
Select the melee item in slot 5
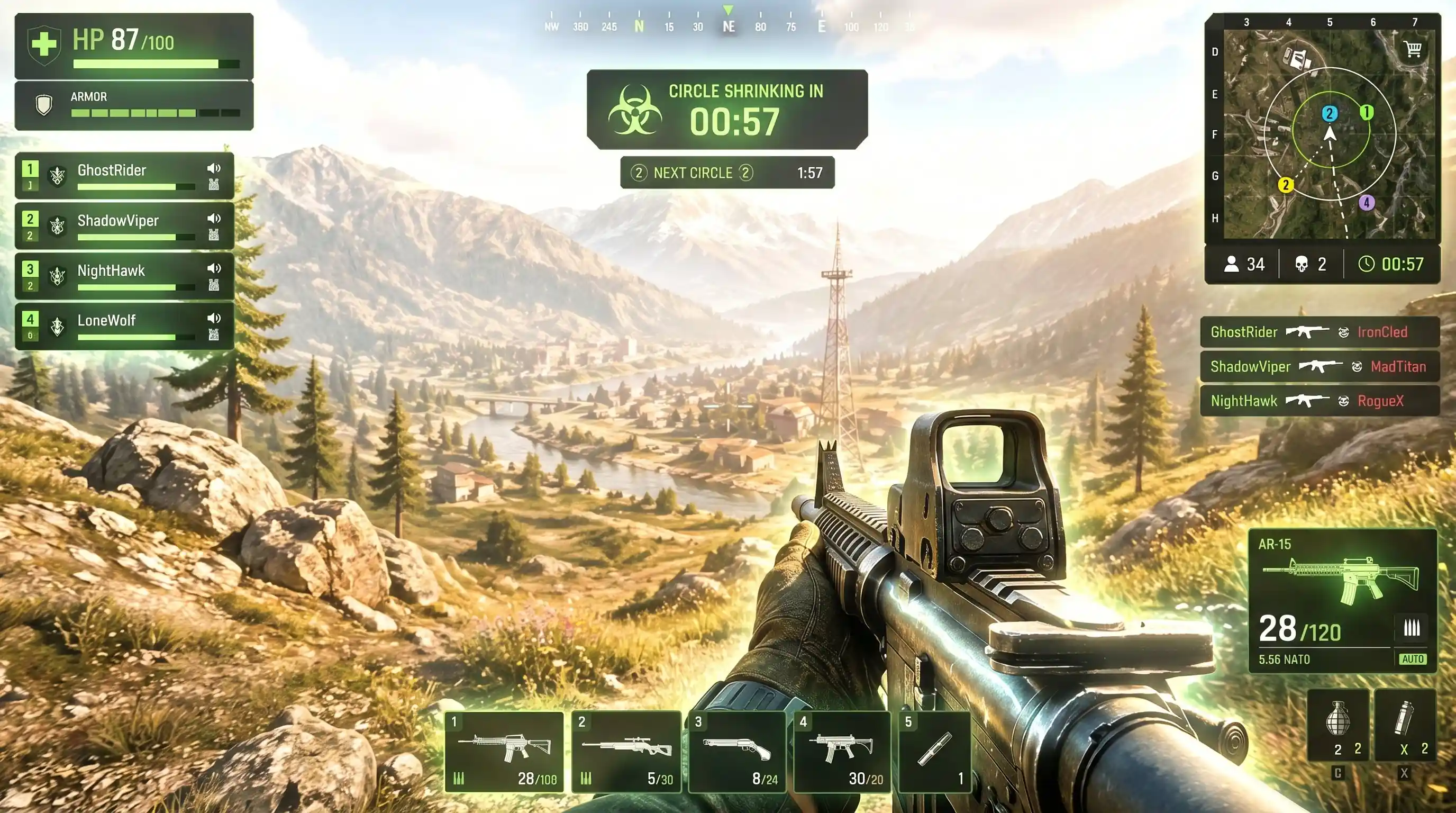point(935,752)
